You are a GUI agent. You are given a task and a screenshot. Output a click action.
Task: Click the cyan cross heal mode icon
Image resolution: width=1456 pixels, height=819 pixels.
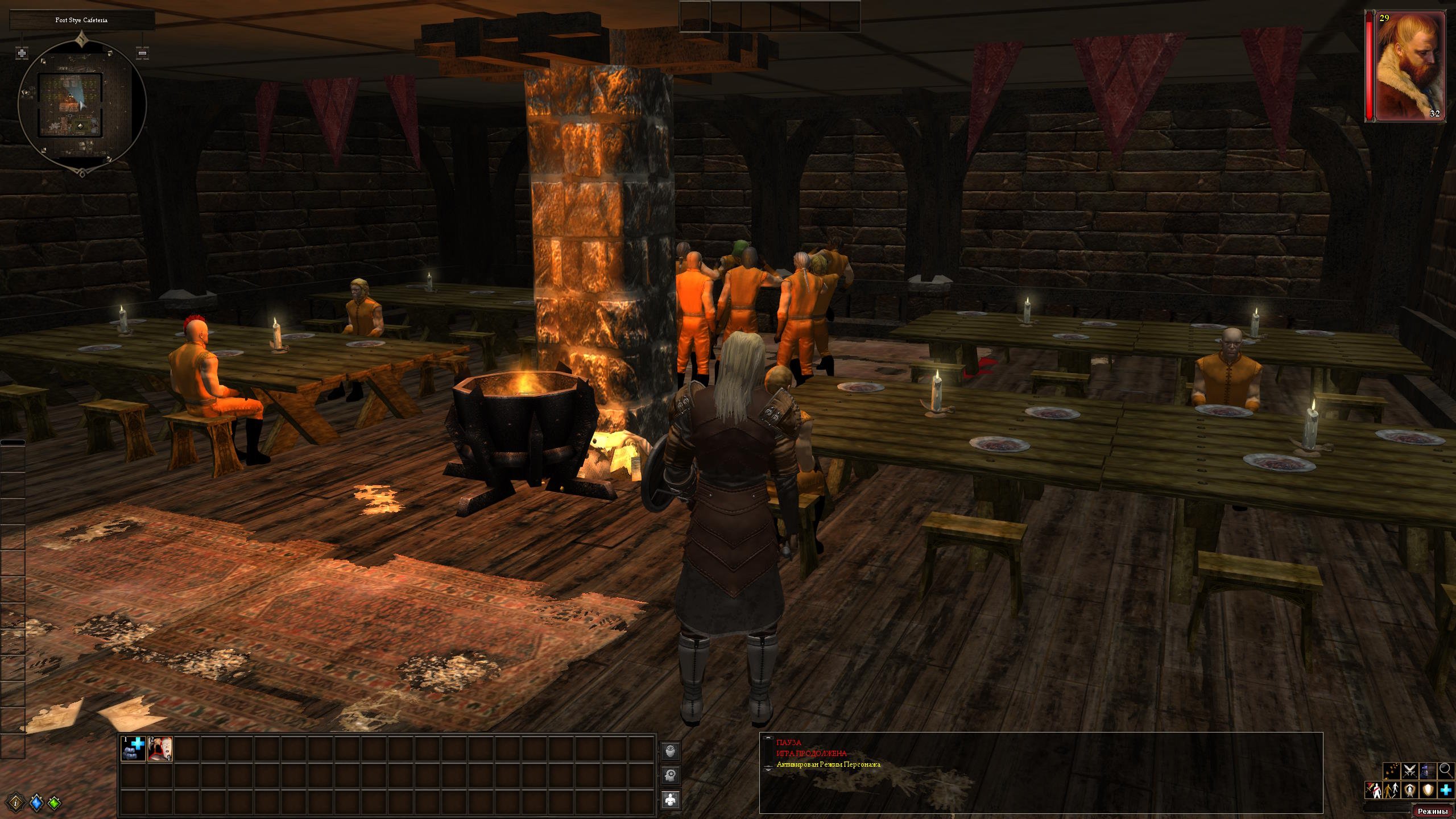[x=1446, y=790]
